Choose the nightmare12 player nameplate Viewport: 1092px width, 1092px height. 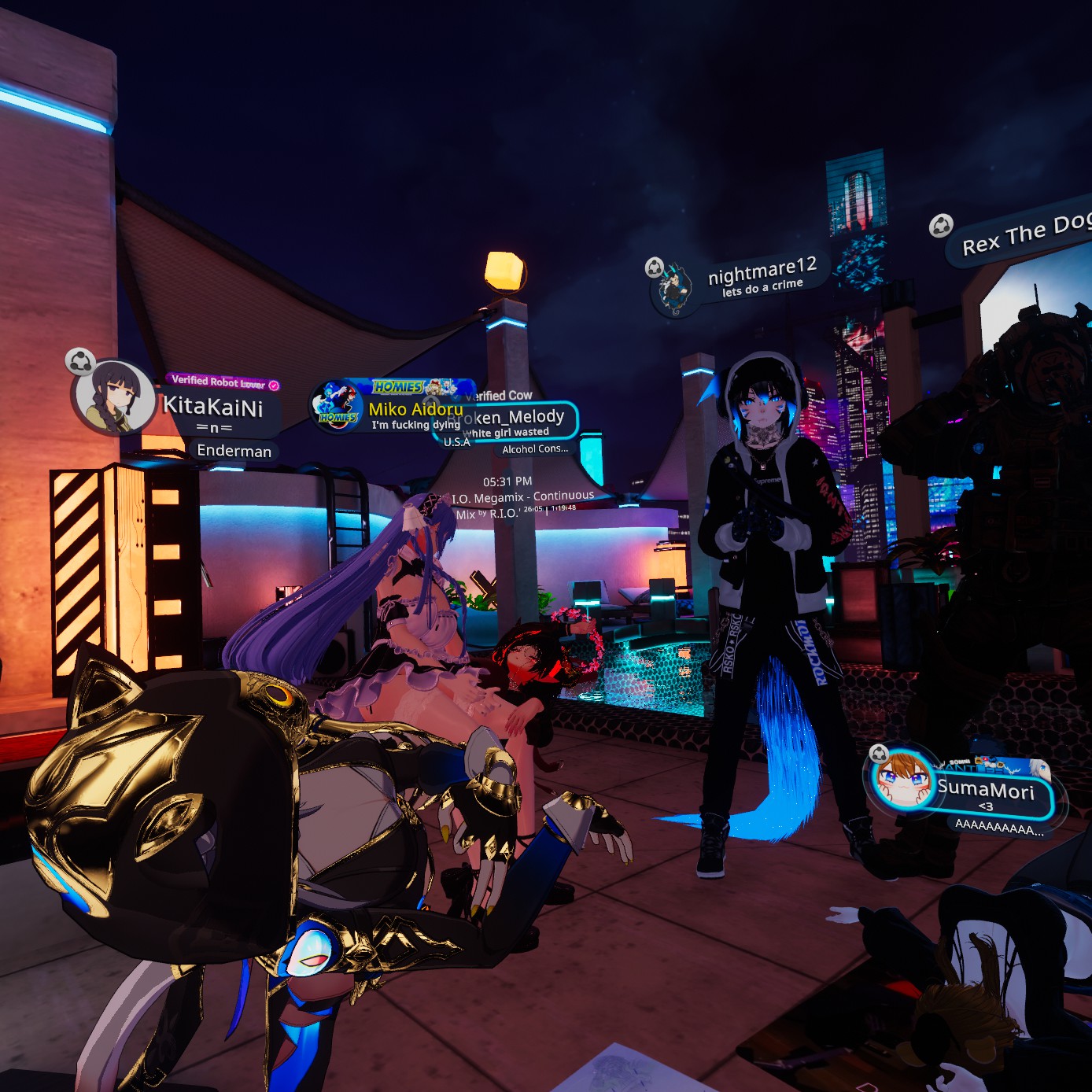pyautogui.click(x=762, y=275)
